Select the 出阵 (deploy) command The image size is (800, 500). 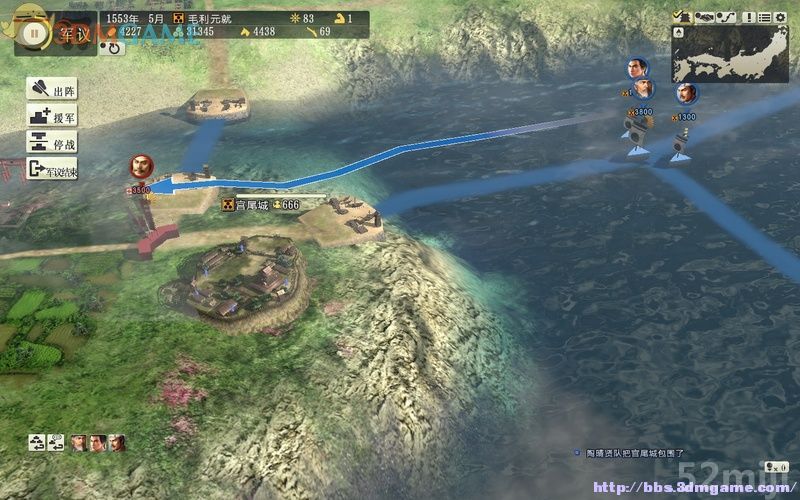pos(53,91)
